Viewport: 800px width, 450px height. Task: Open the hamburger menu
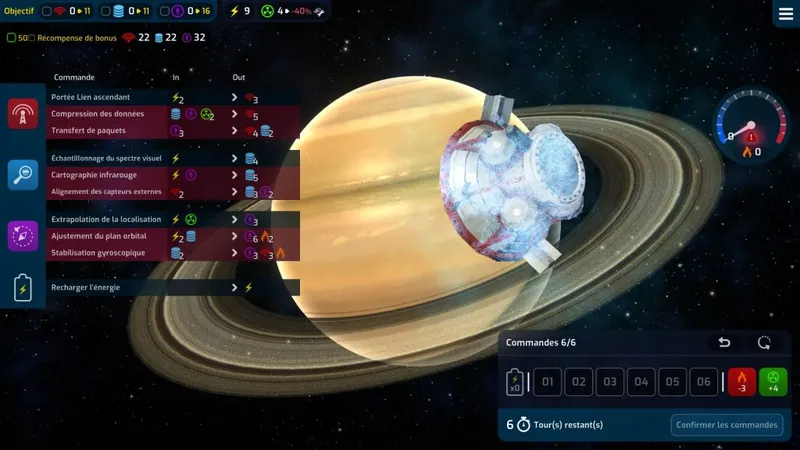785,14
